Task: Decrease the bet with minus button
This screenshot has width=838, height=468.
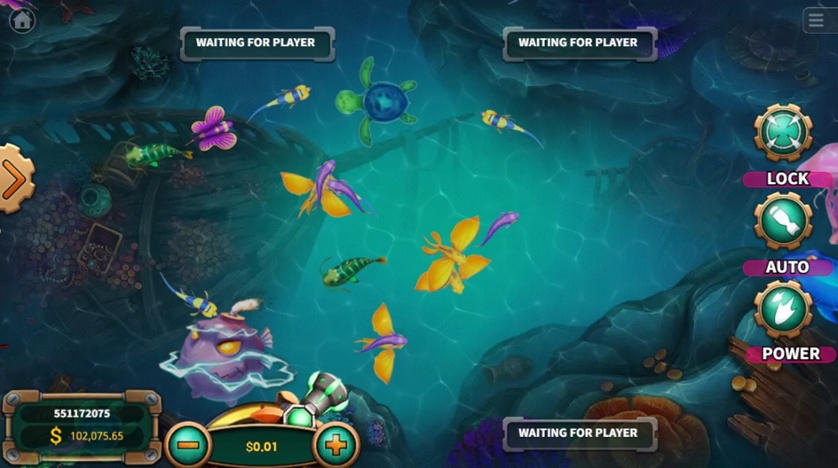Action: pyautogui.click(x=187, y=445)
